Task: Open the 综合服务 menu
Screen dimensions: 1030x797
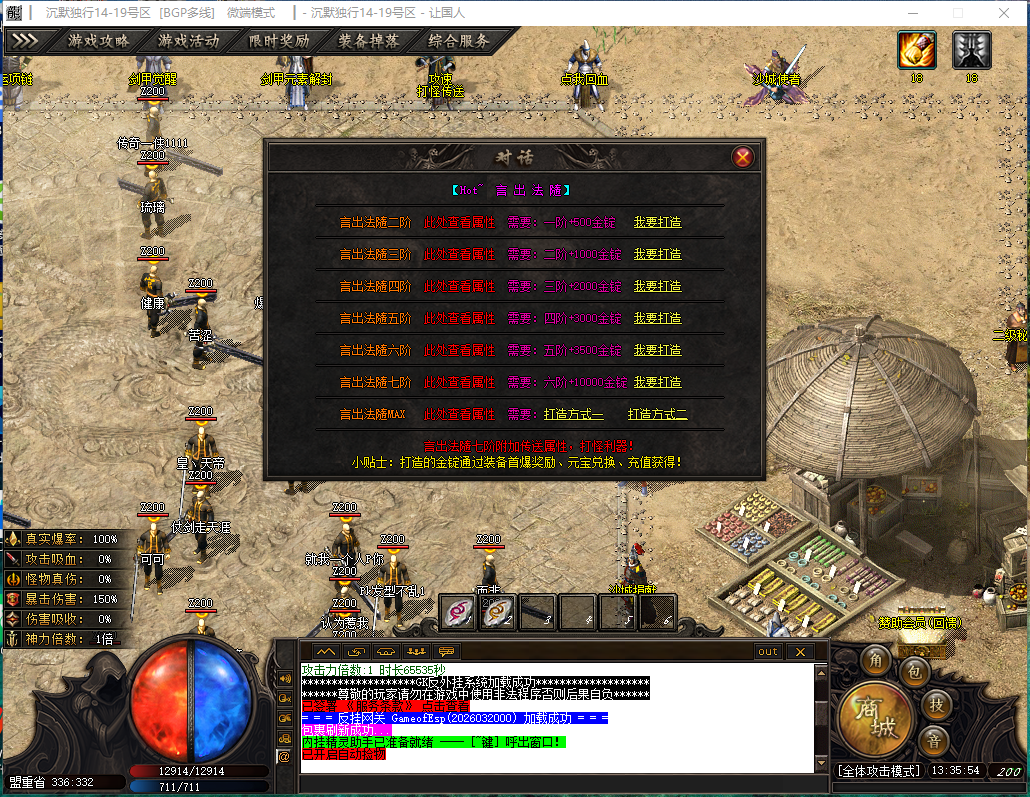Action: click(459, 41)
